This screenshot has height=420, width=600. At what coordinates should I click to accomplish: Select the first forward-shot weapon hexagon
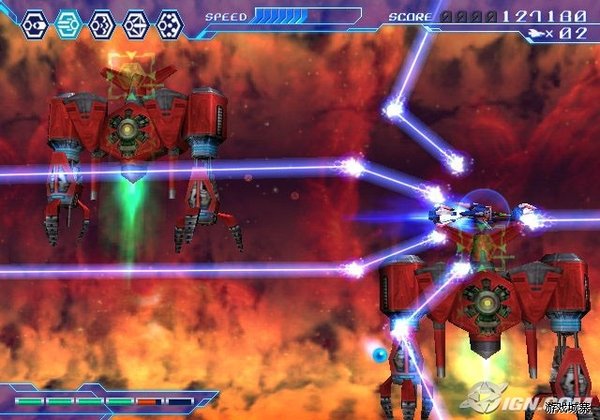[x=35, y=21]
